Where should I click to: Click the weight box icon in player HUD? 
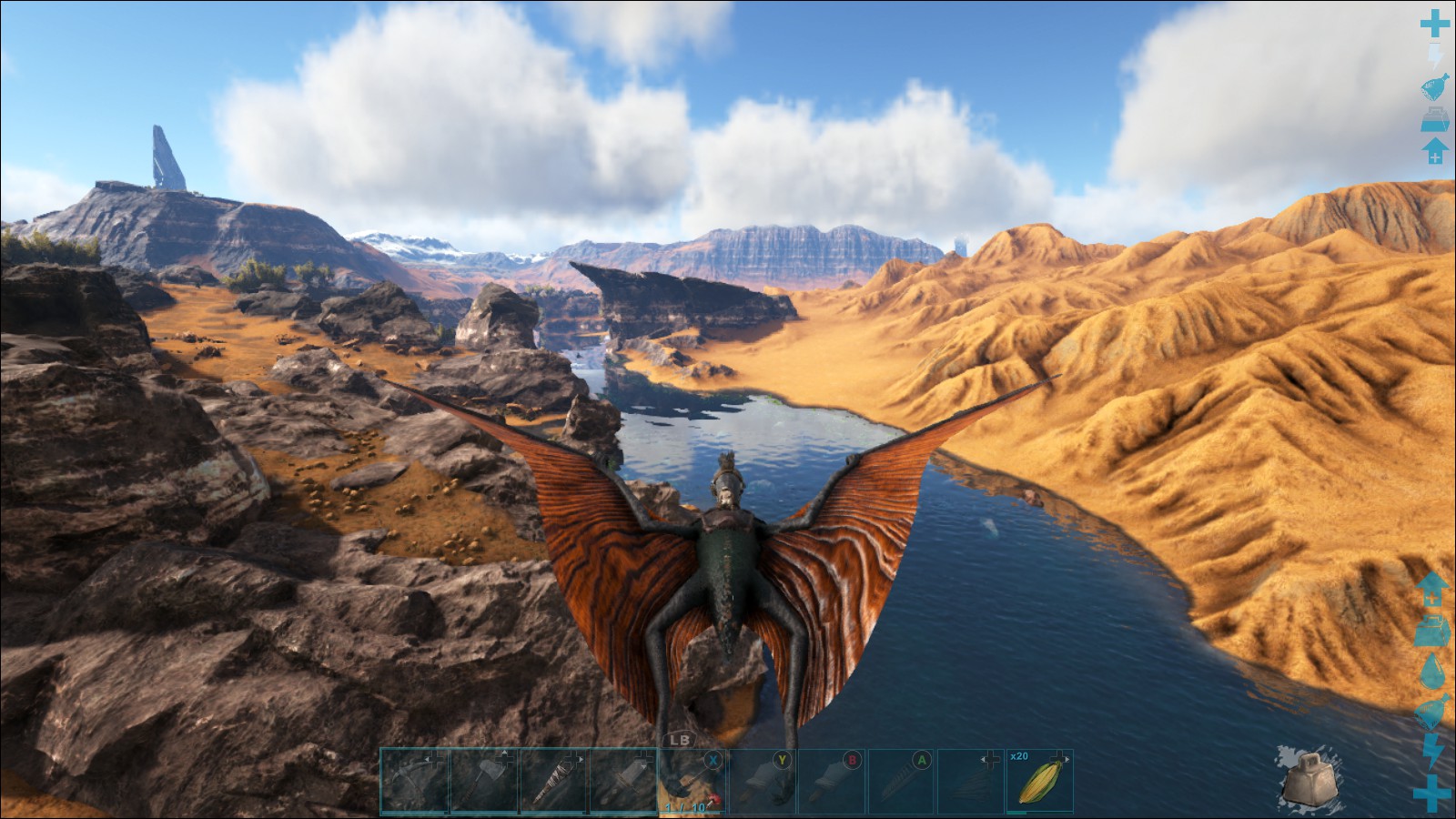pyautogui.click(x=1436, y=119)
